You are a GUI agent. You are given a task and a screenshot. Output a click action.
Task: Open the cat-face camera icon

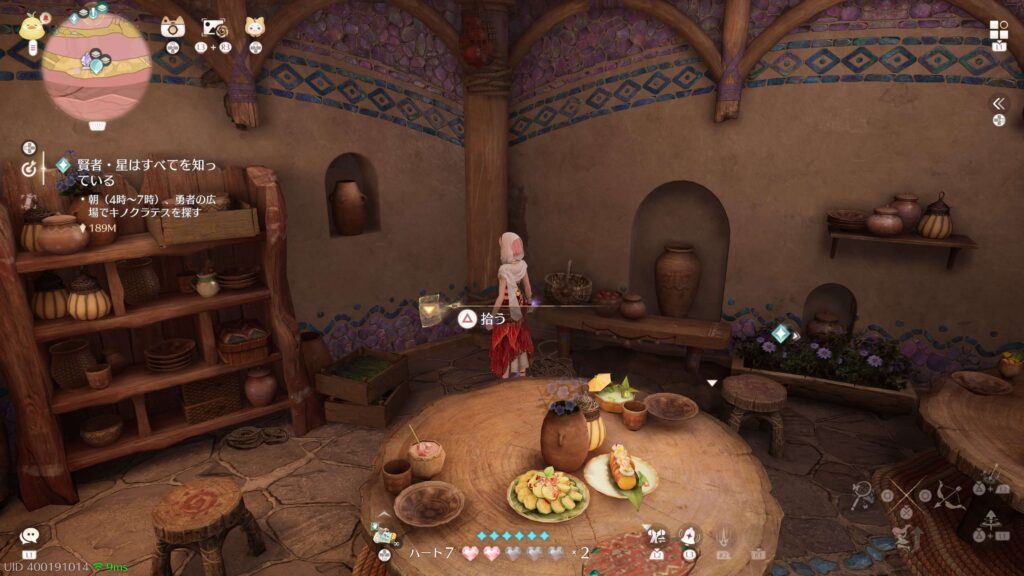coord(172,27)
